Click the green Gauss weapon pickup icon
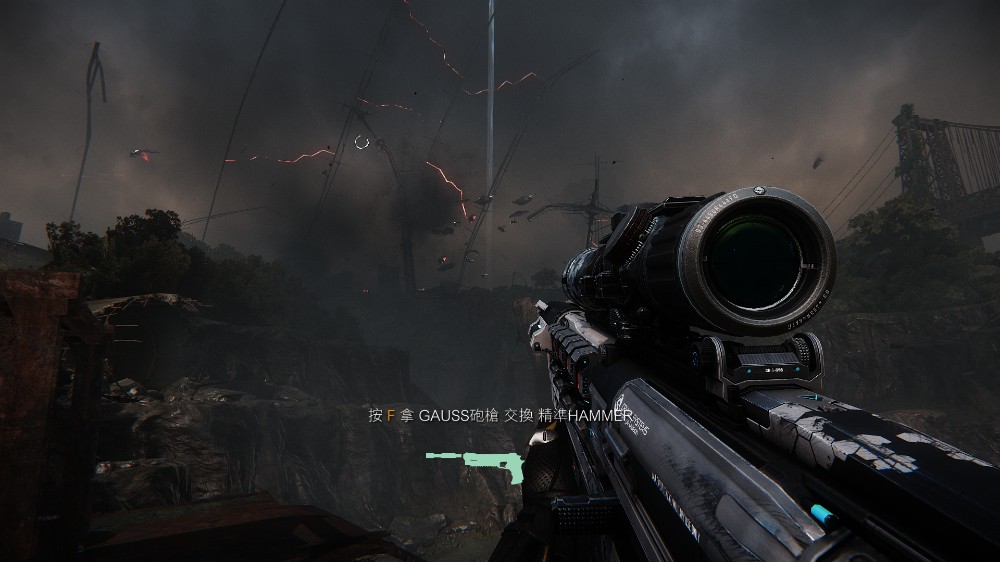Viewport: 1000px width, 562px height. point(475,462)
